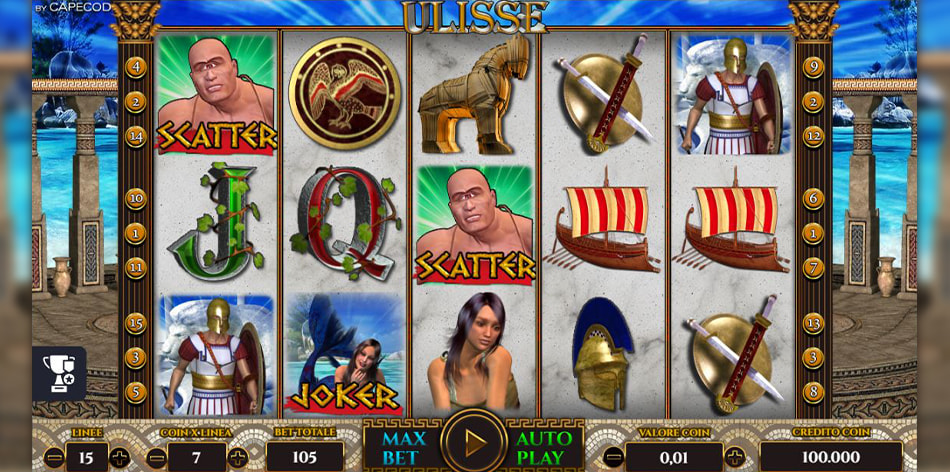Viewport: 950px width, 472px height.
Task: Raise the Coin x Linea value
Action: [237, 458]
